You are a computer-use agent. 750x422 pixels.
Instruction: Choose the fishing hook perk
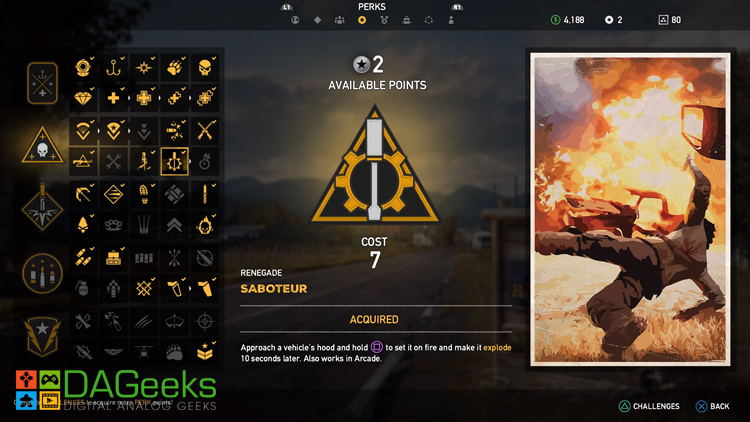tap(115, 68)
